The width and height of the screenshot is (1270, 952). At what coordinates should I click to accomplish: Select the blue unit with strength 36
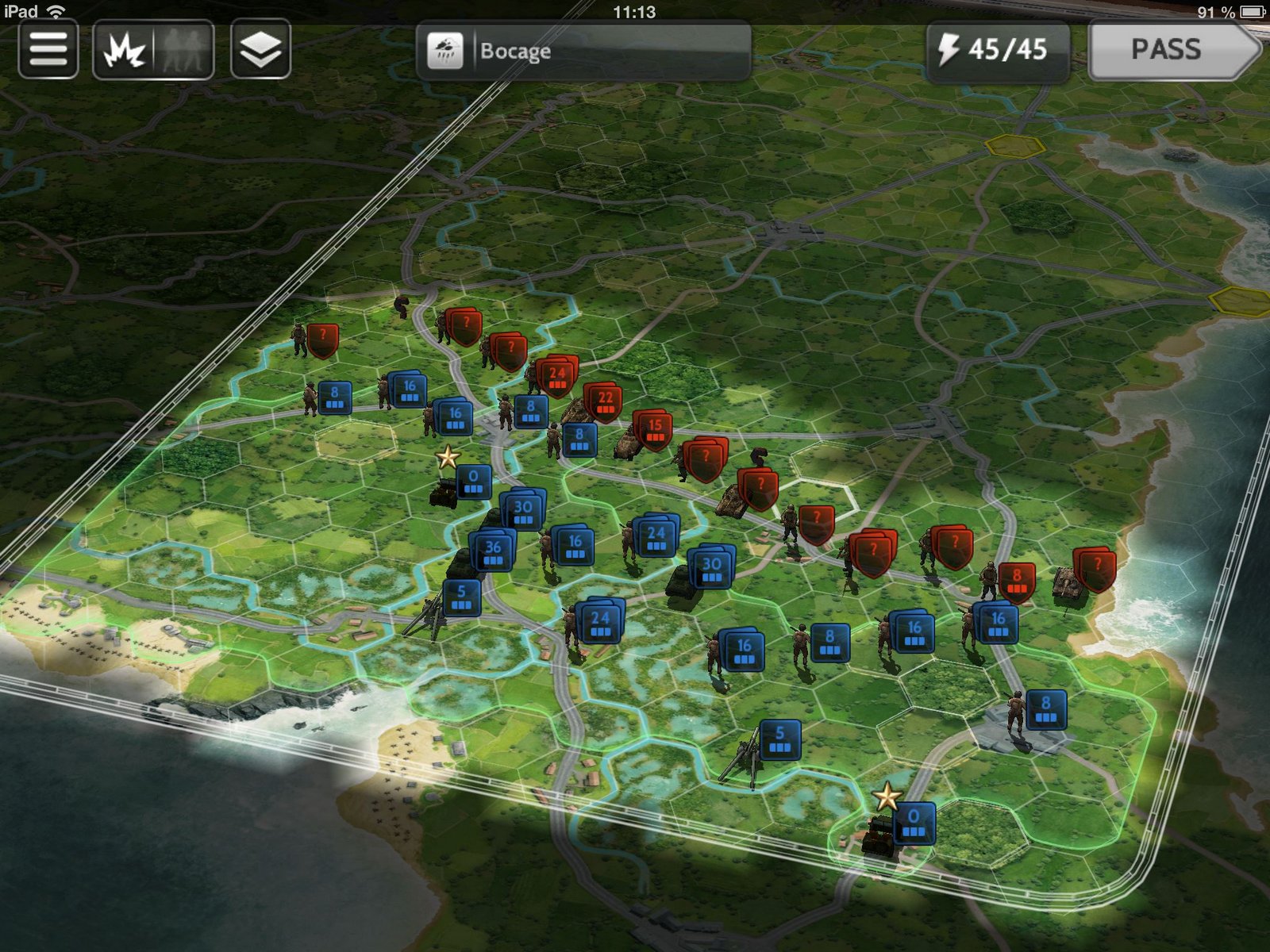coord(493,551)
